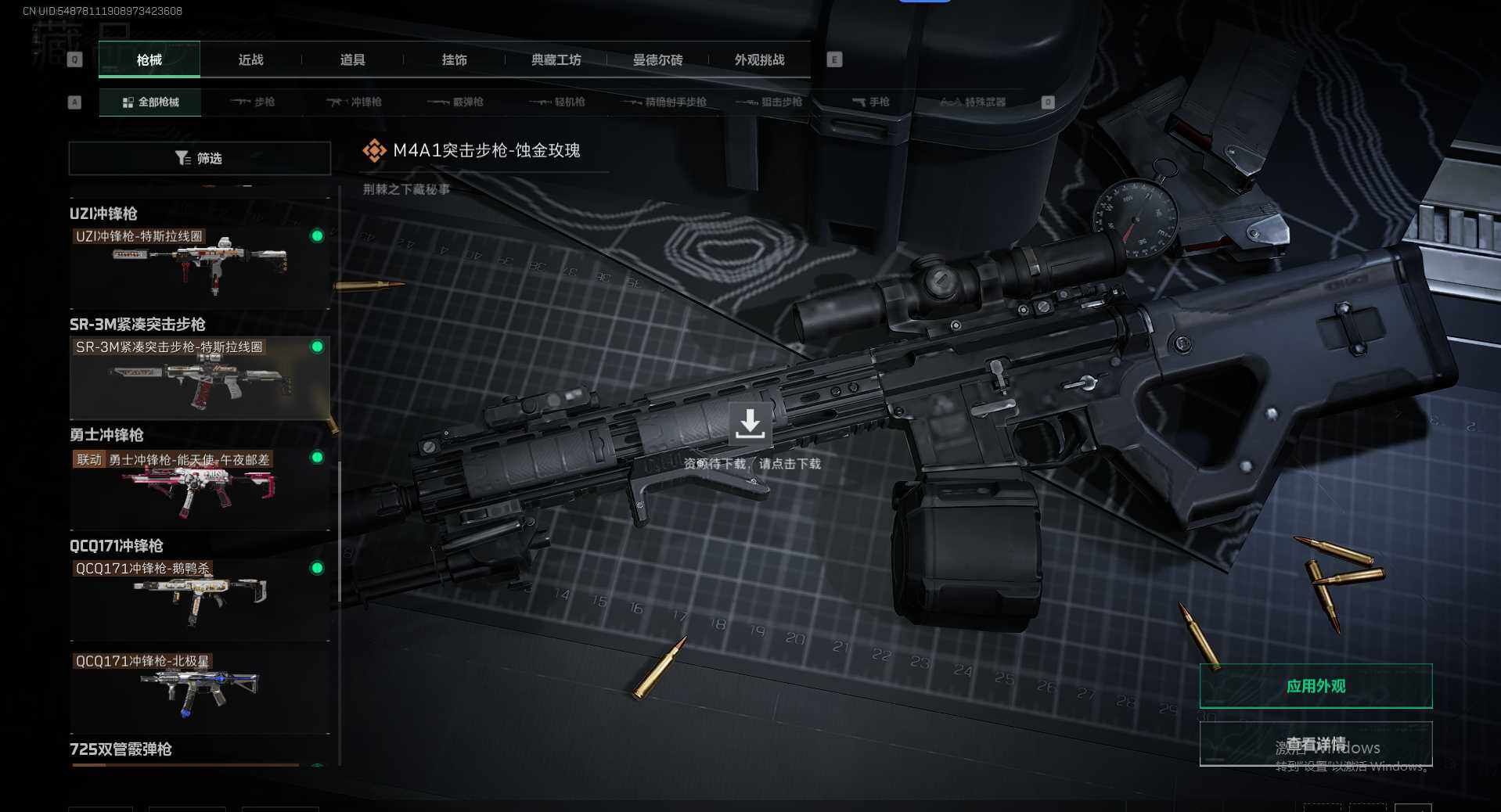1501x812 pixels.
Task: Filter weapons by 步枪 rifles
Action: [253, 102]
